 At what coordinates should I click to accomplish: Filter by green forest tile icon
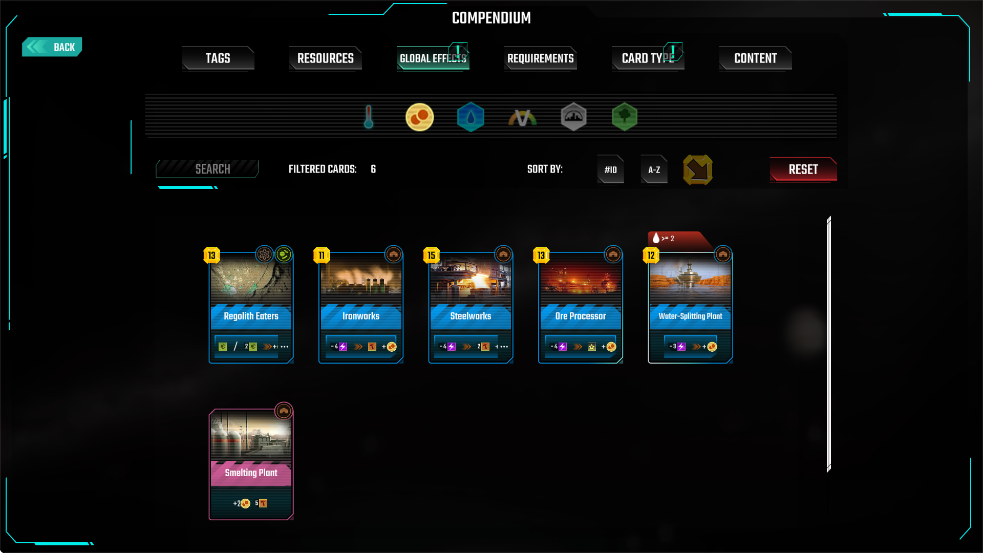[625, 118]
